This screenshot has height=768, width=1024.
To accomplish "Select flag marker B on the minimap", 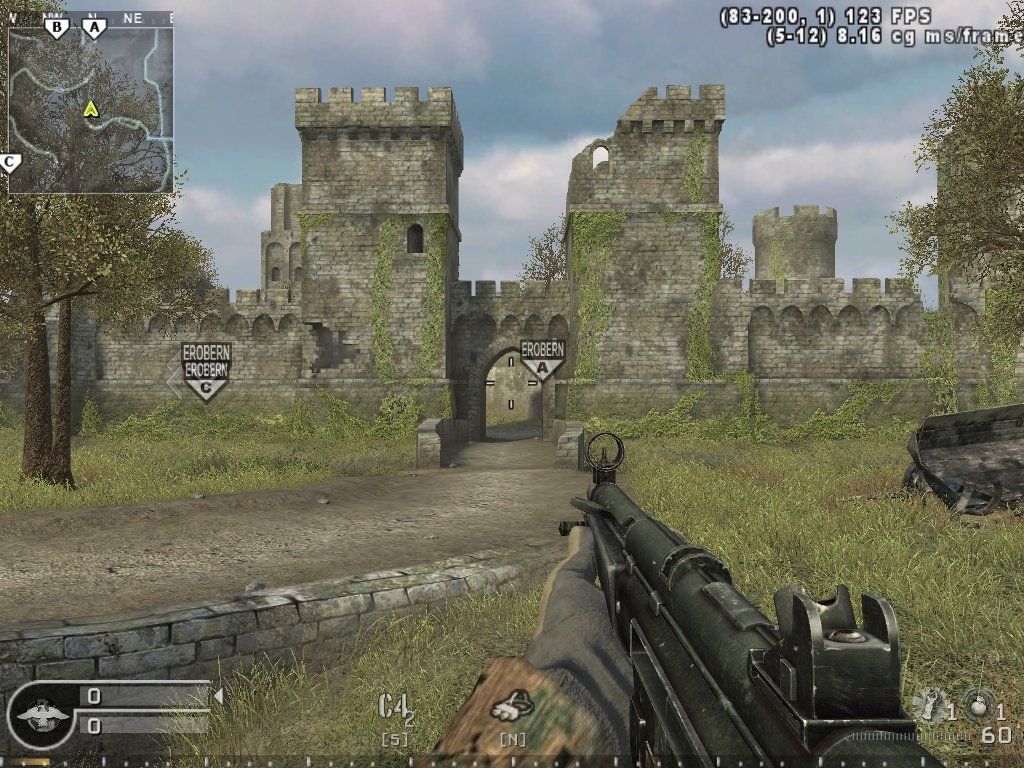I will pos(56,28).
